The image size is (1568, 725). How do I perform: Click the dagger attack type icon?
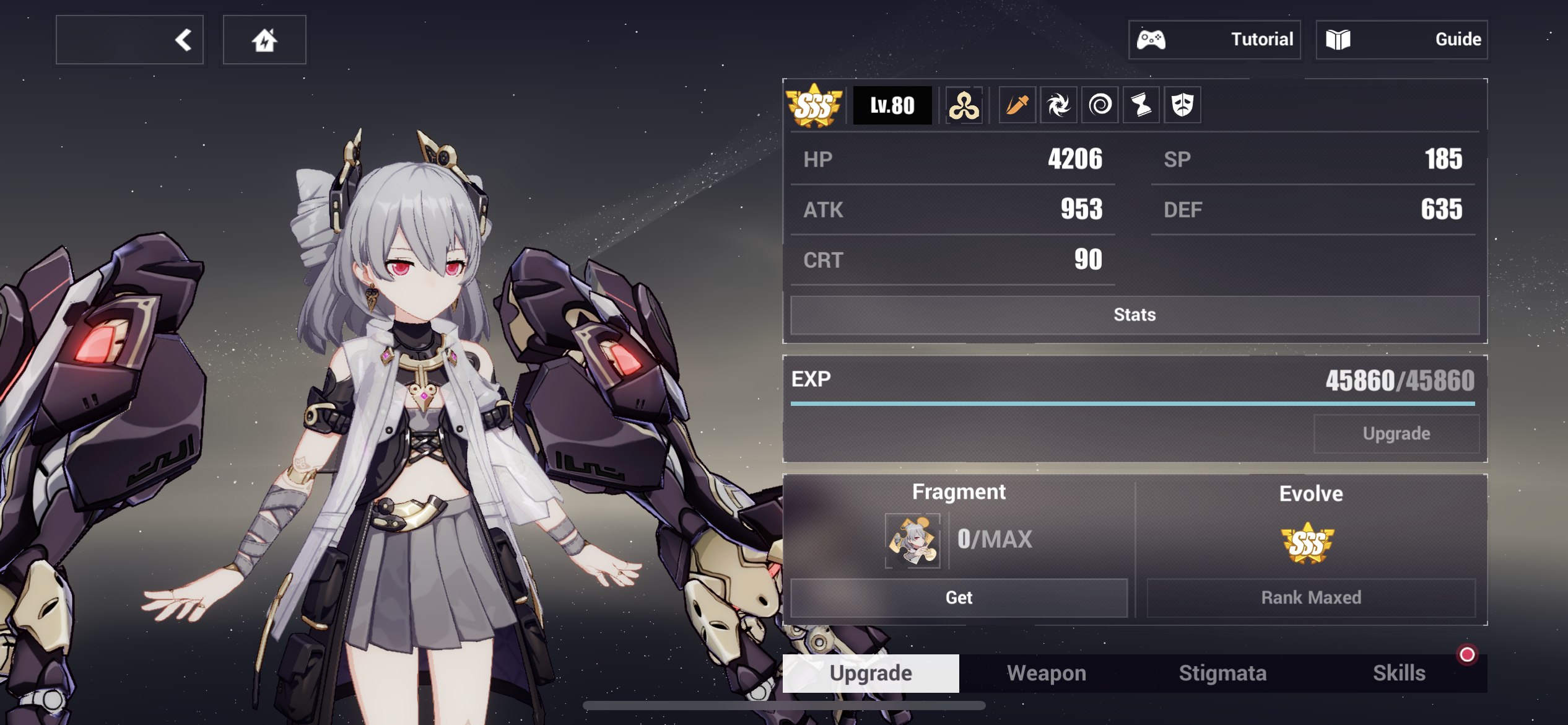pyautogui.click(x=1017, y=105)
